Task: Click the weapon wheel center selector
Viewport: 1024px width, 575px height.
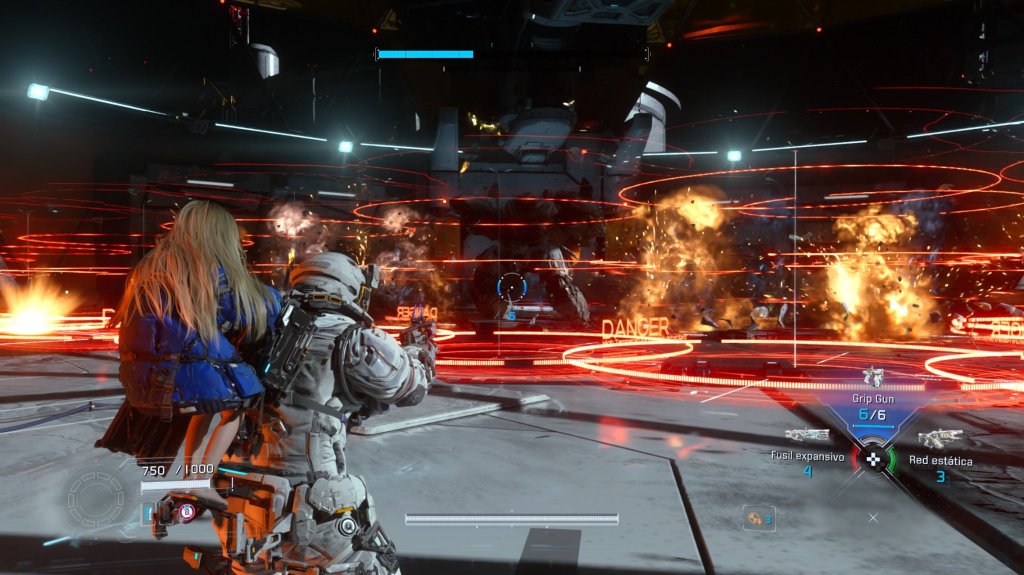Action: pos(874,460)
